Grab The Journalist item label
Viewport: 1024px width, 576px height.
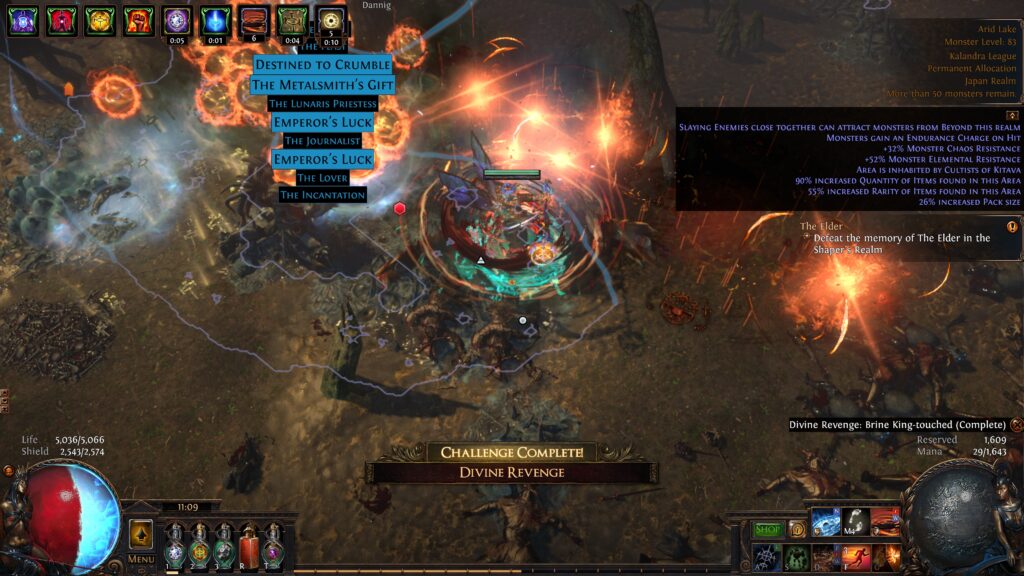322,141
